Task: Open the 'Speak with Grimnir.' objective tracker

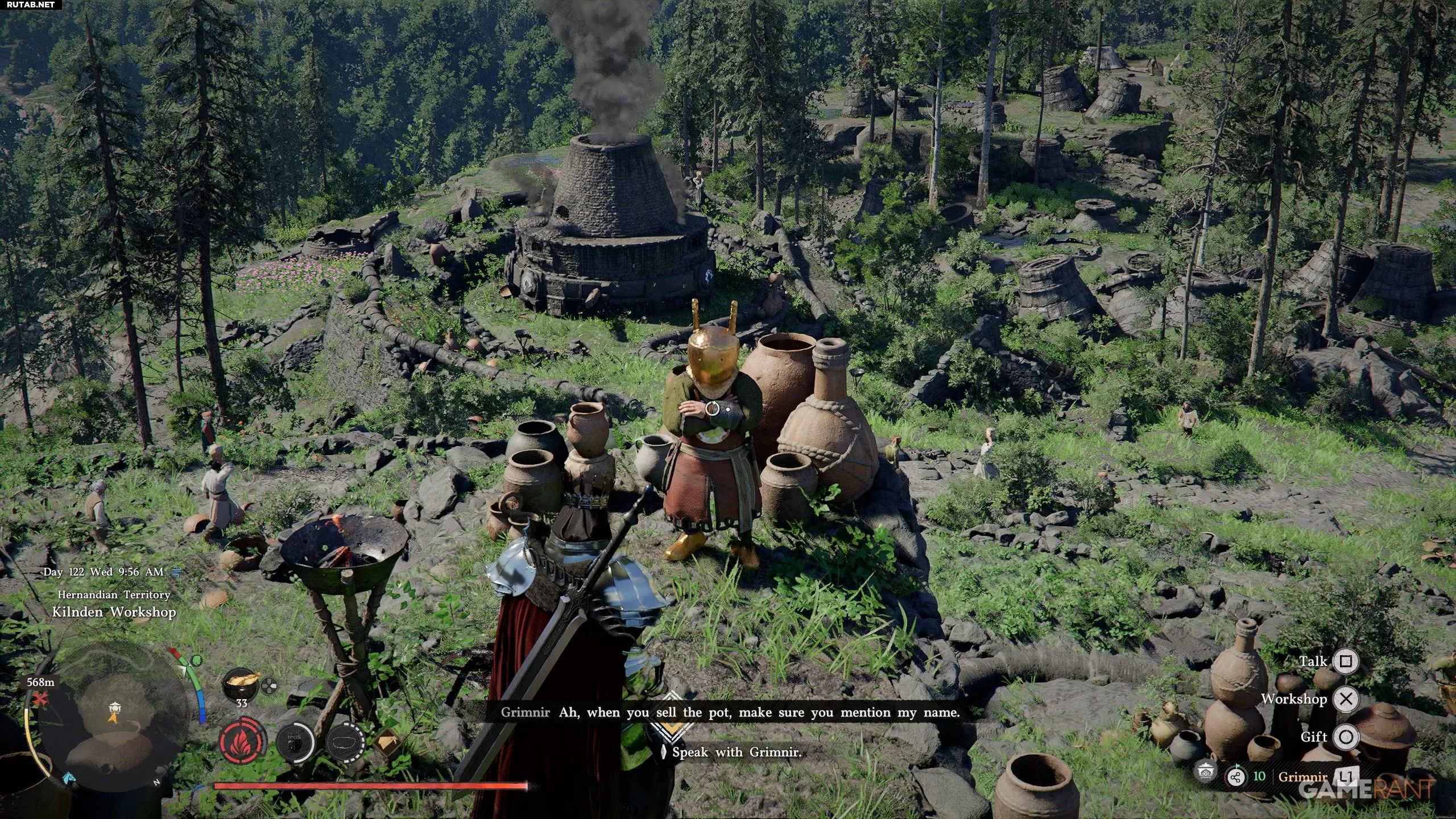Action: [737, 752]
